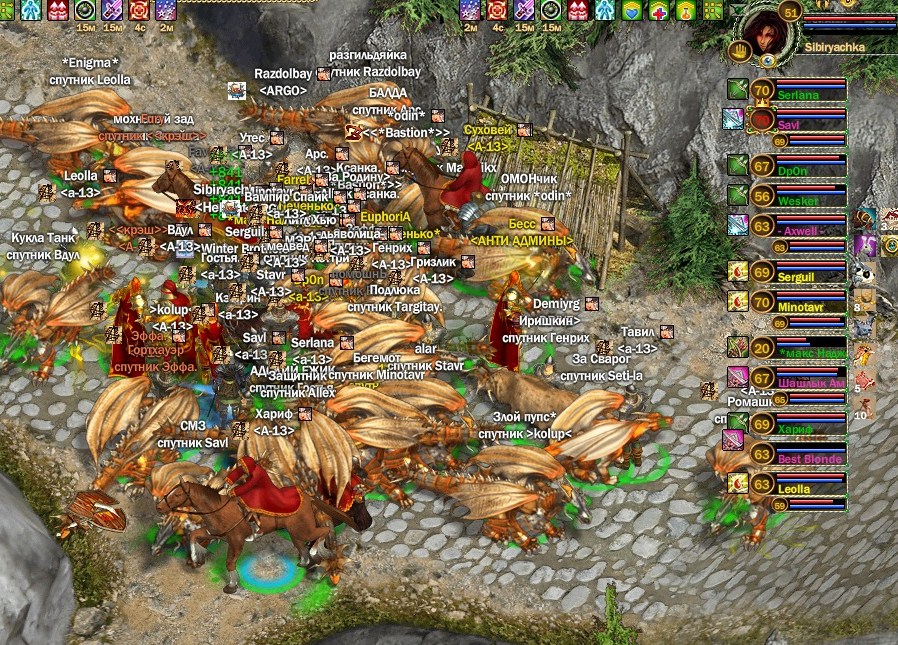Select Serlana in the party list
Image resolution: width=898 pixels, height=645 pixels.
[797, 92]
